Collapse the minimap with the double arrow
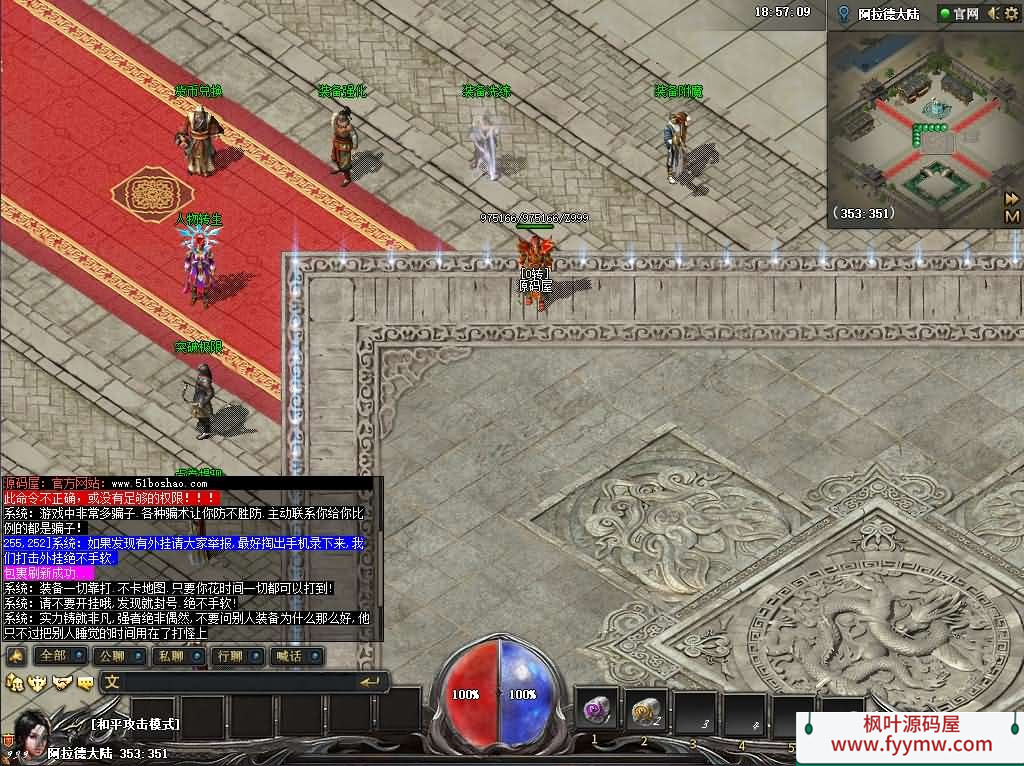Viewport: 1024px width, 766px height. [1012, 198]
